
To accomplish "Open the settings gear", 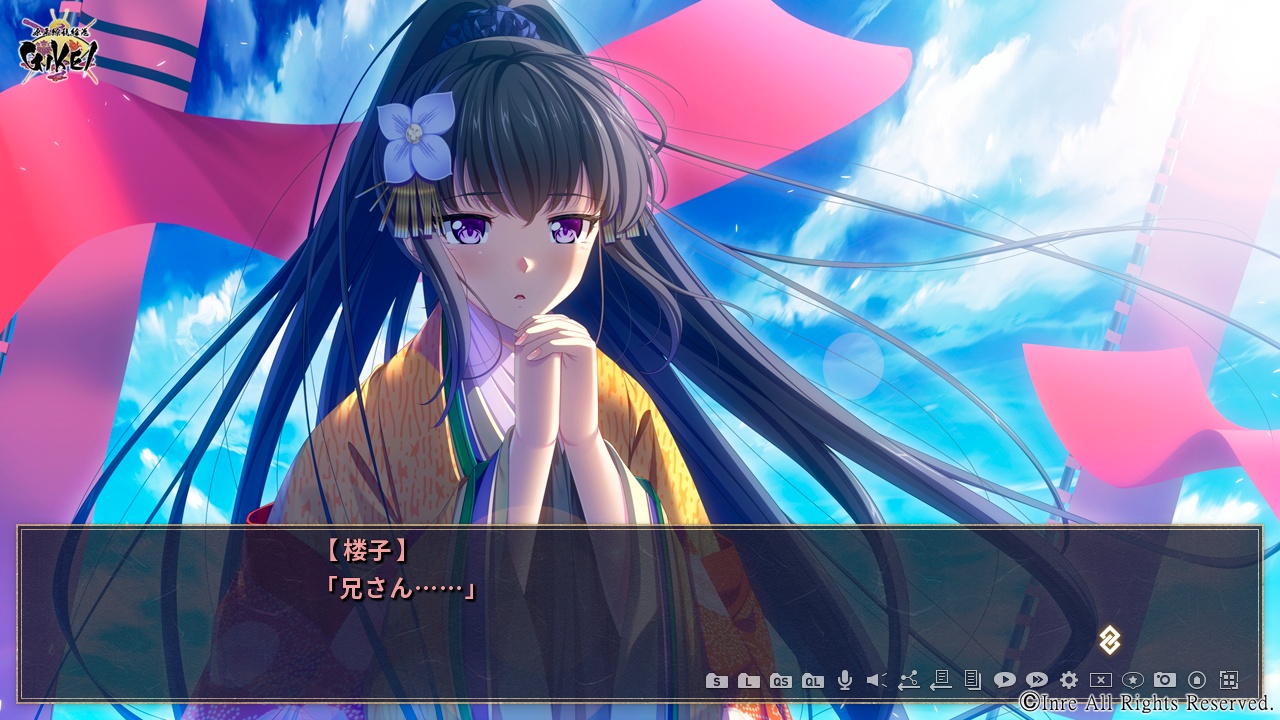I will (1069, 681).
